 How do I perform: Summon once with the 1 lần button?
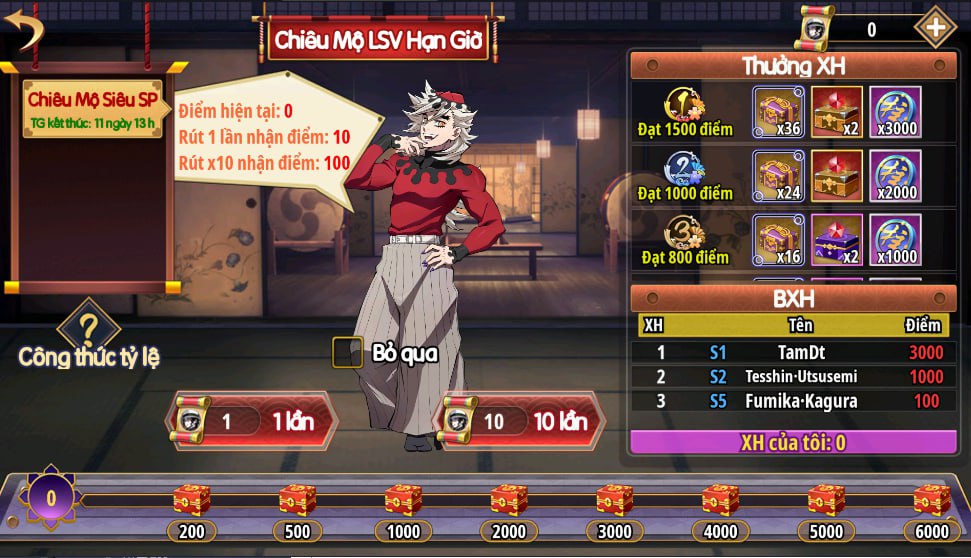[243, 420]
